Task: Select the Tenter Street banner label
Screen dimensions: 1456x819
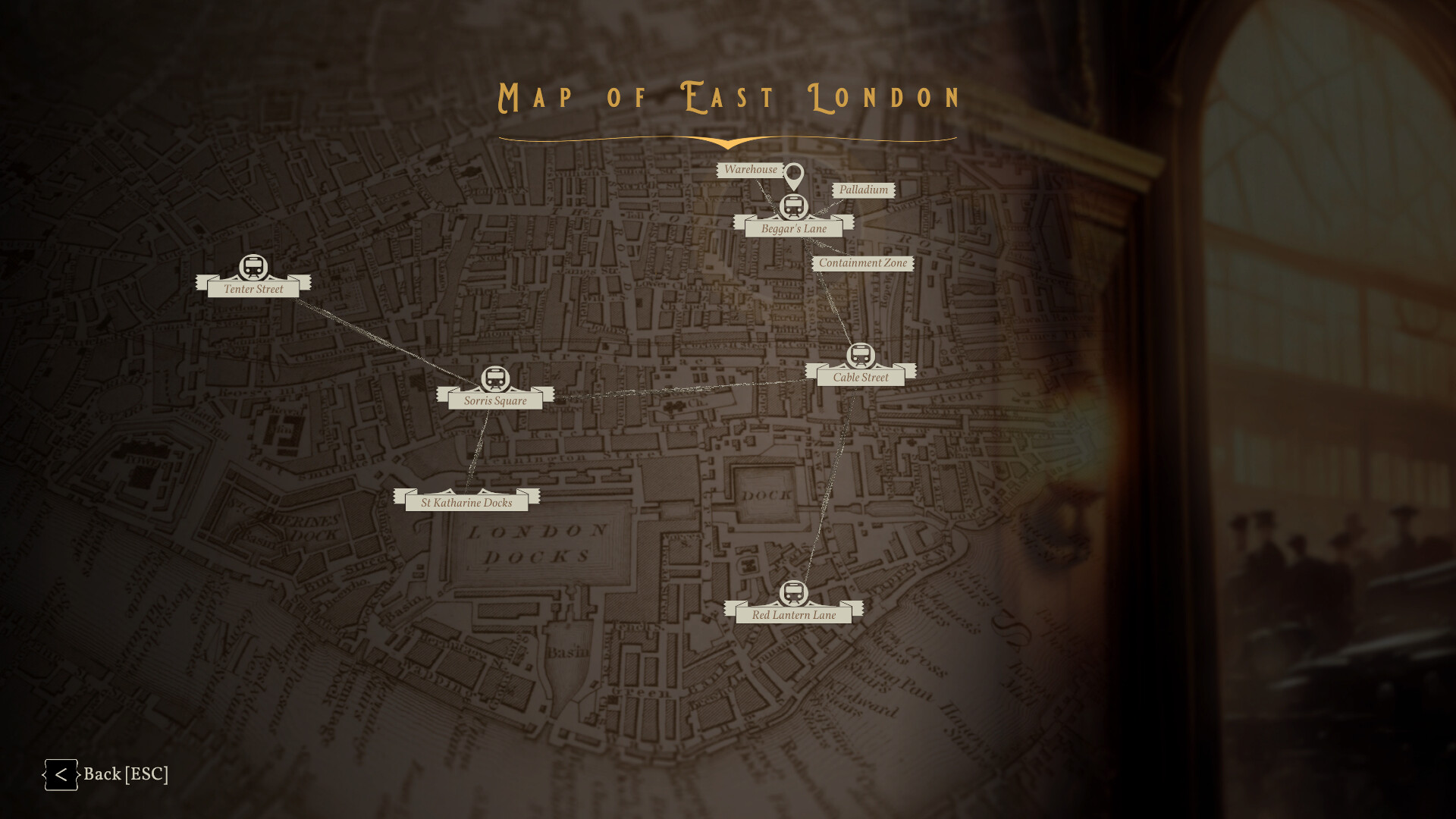Action: [253, 289]
